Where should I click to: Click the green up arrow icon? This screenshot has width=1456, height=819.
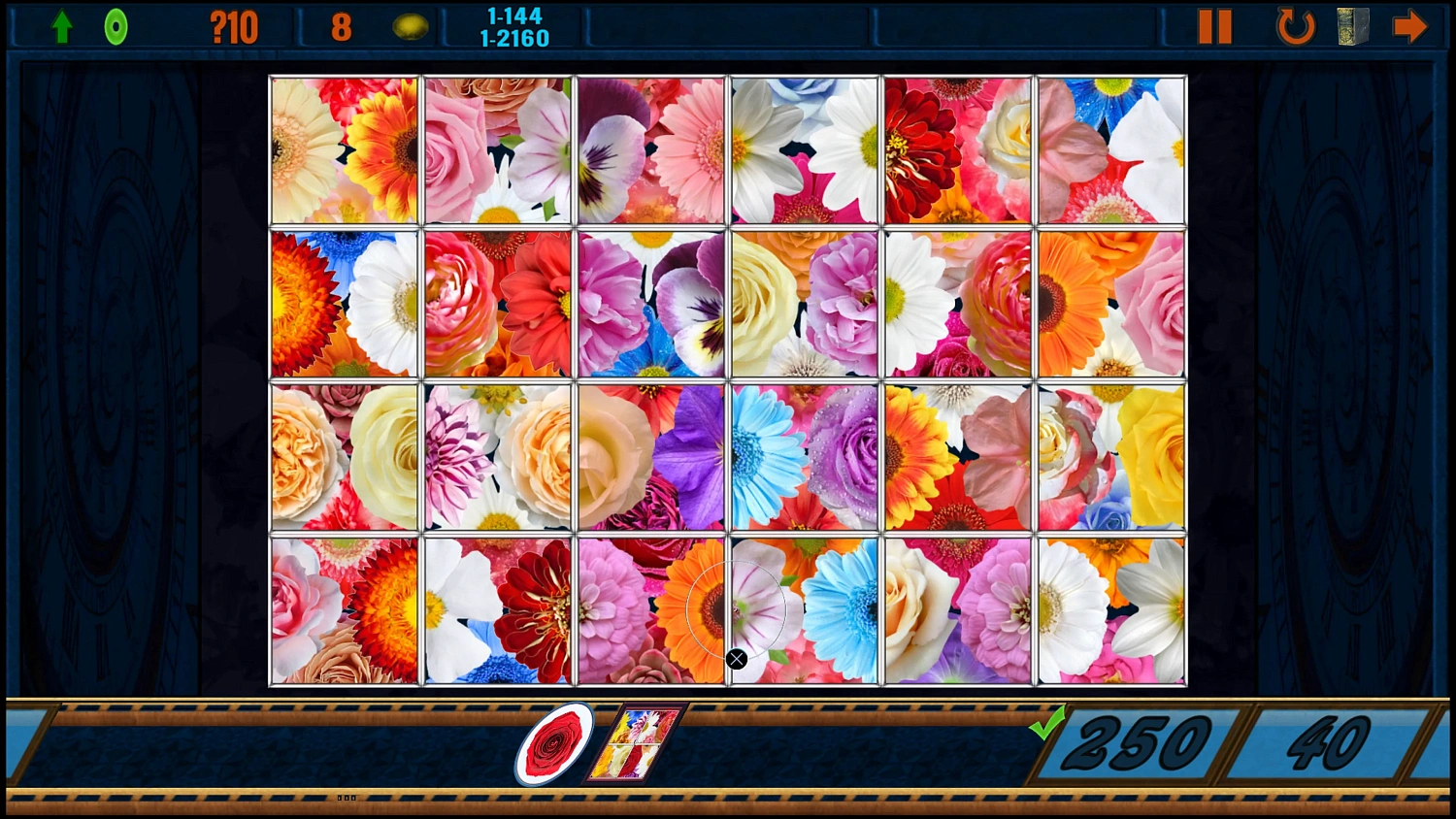click(61, 25)
